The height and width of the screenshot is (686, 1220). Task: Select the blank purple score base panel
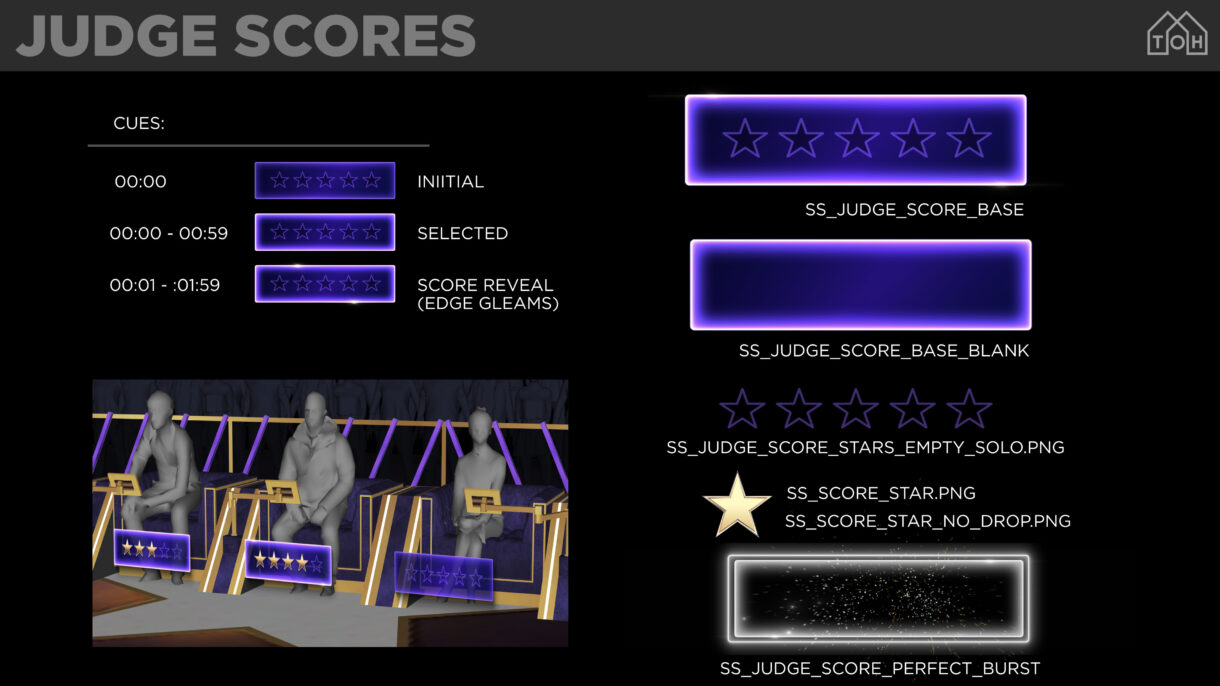point(860,285)
